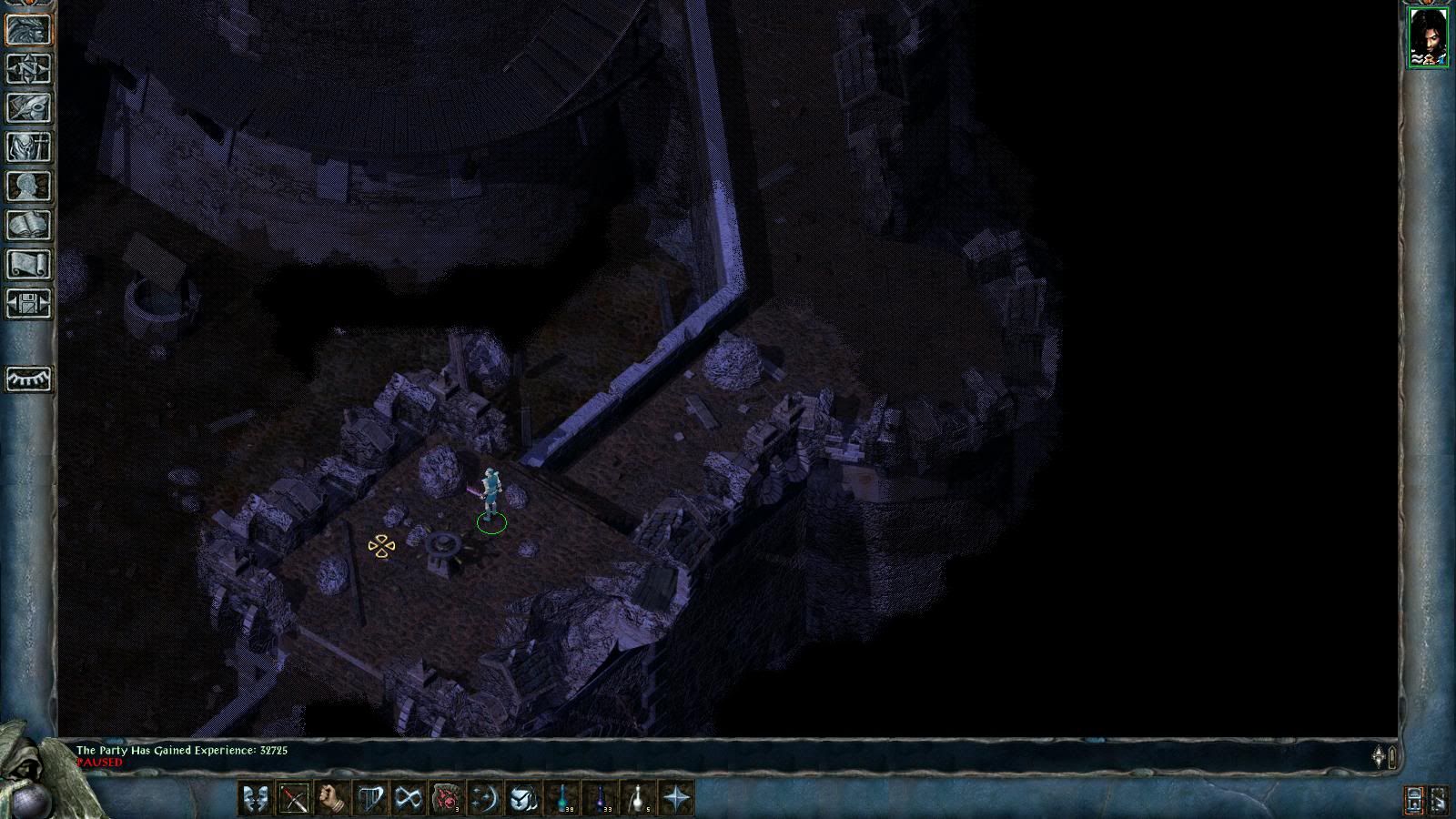1456x819 pixels.
Task: Click the infinity symbol action icon
Action: point(408,798)
